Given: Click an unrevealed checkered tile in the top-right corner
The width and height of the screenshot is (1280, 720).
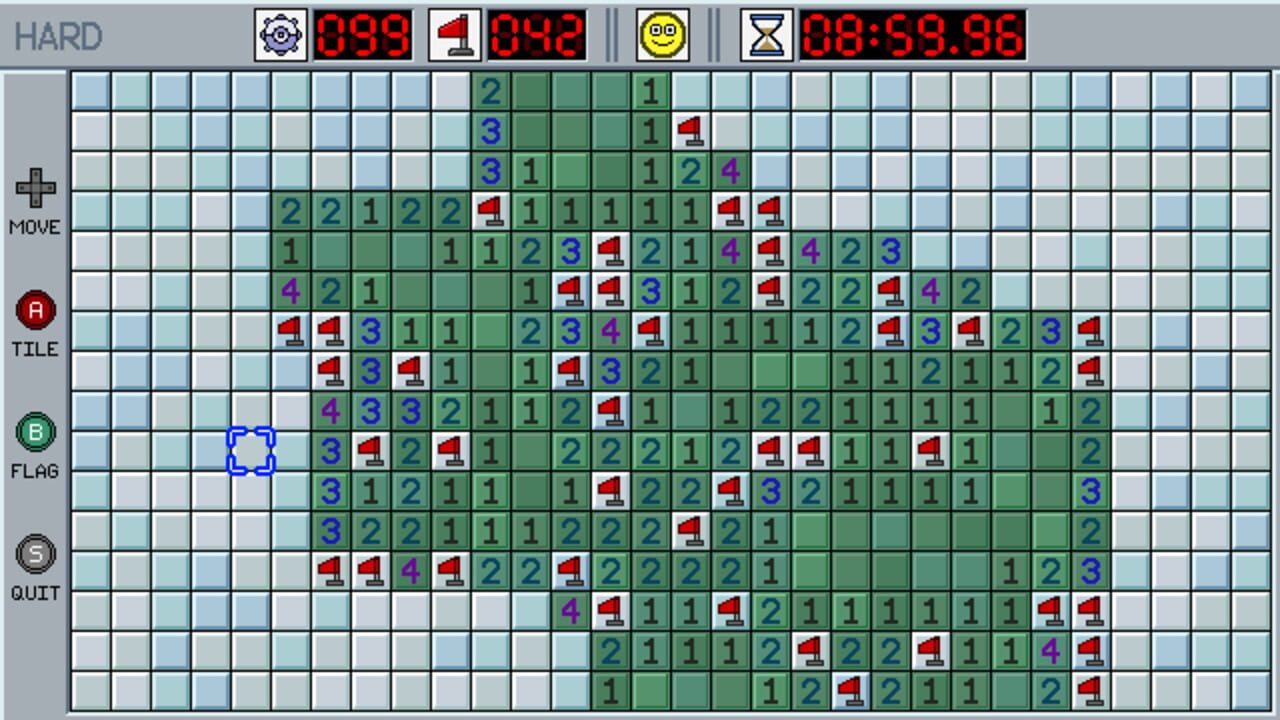Looking at the screenshot, I should point(1251,91).
